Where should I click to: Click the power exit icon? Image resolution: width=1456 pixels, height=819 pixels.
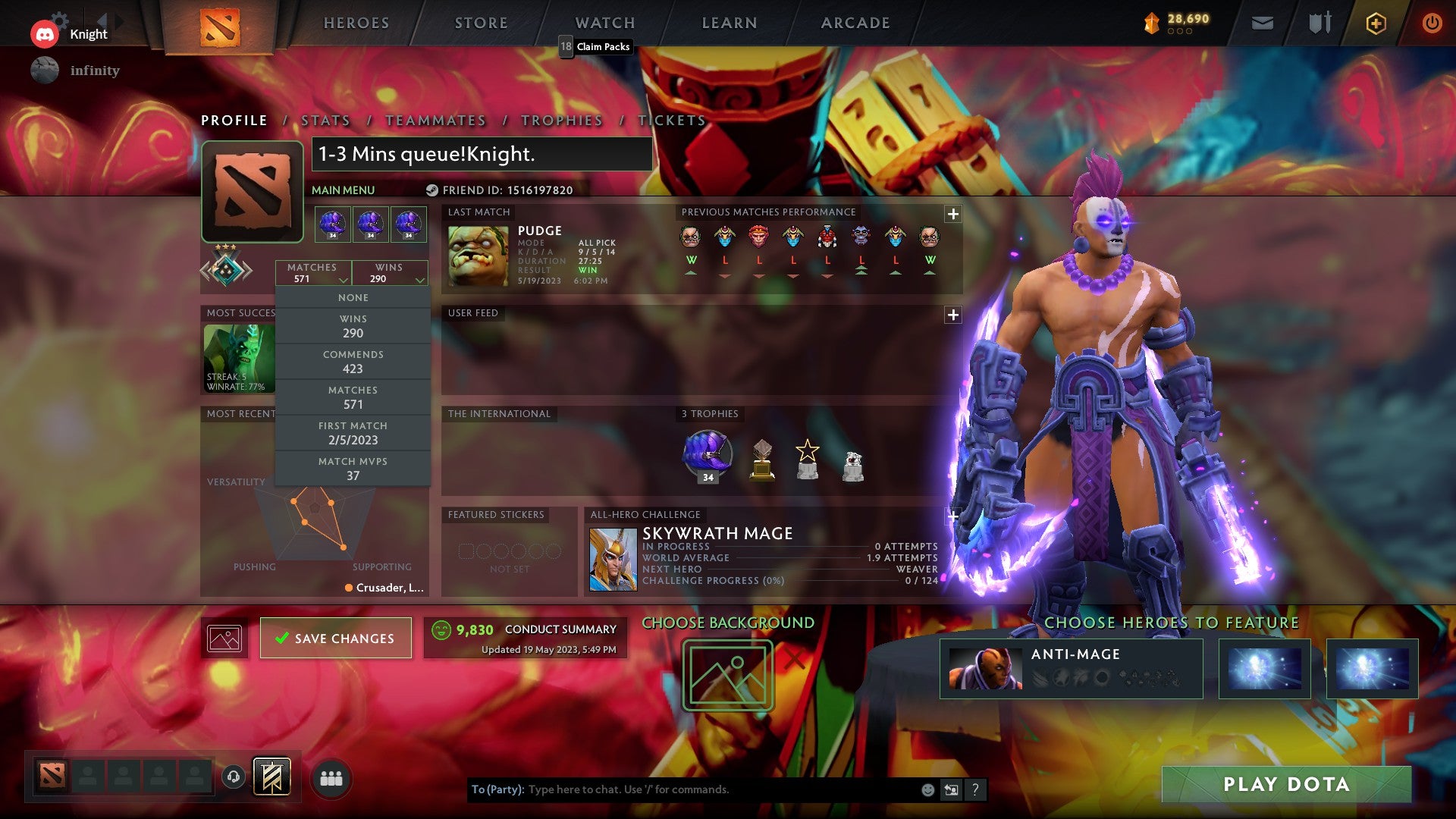point(1433,23)
